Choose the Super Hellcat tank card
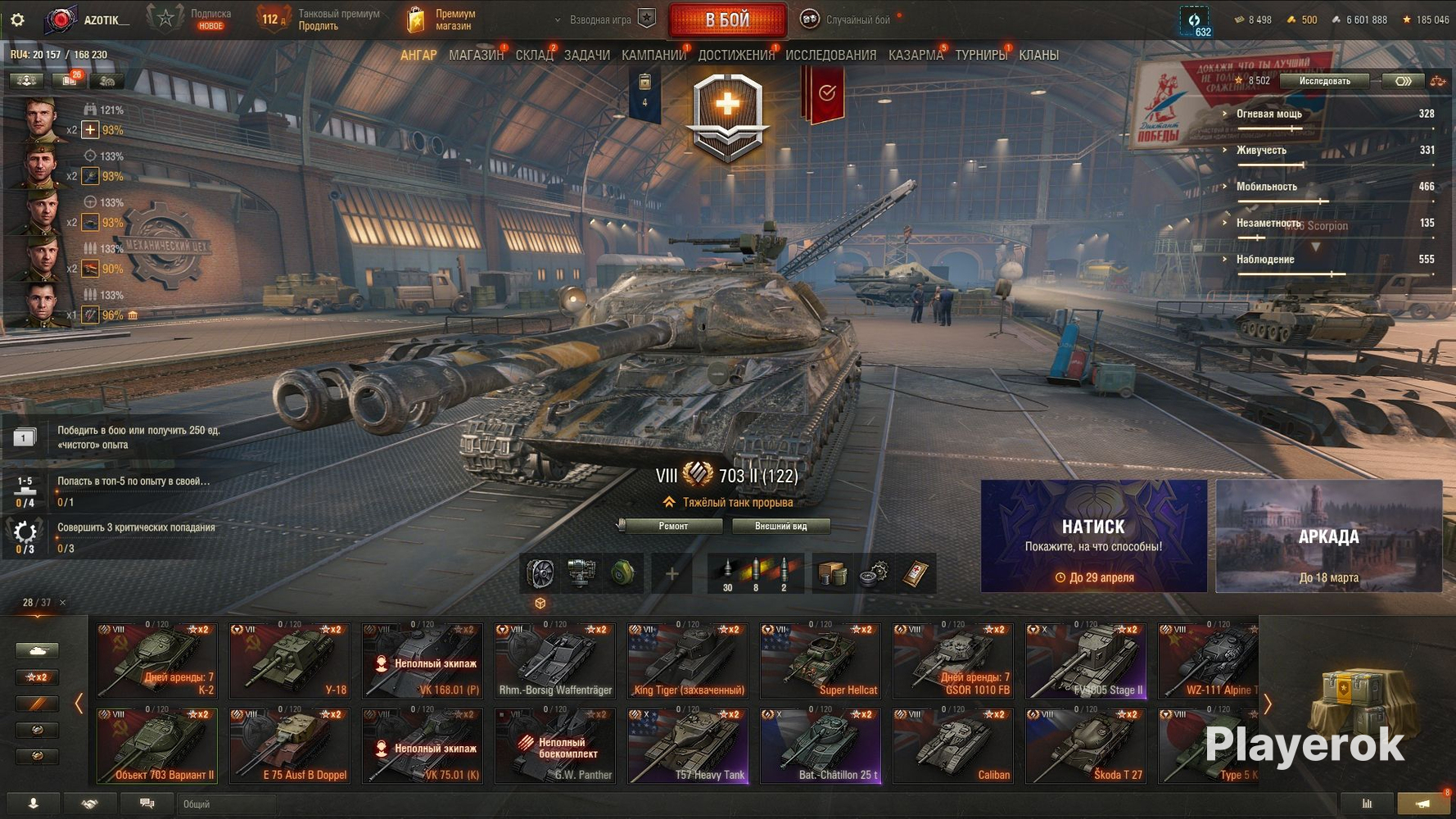1456x819 pixels. (821, 660)
